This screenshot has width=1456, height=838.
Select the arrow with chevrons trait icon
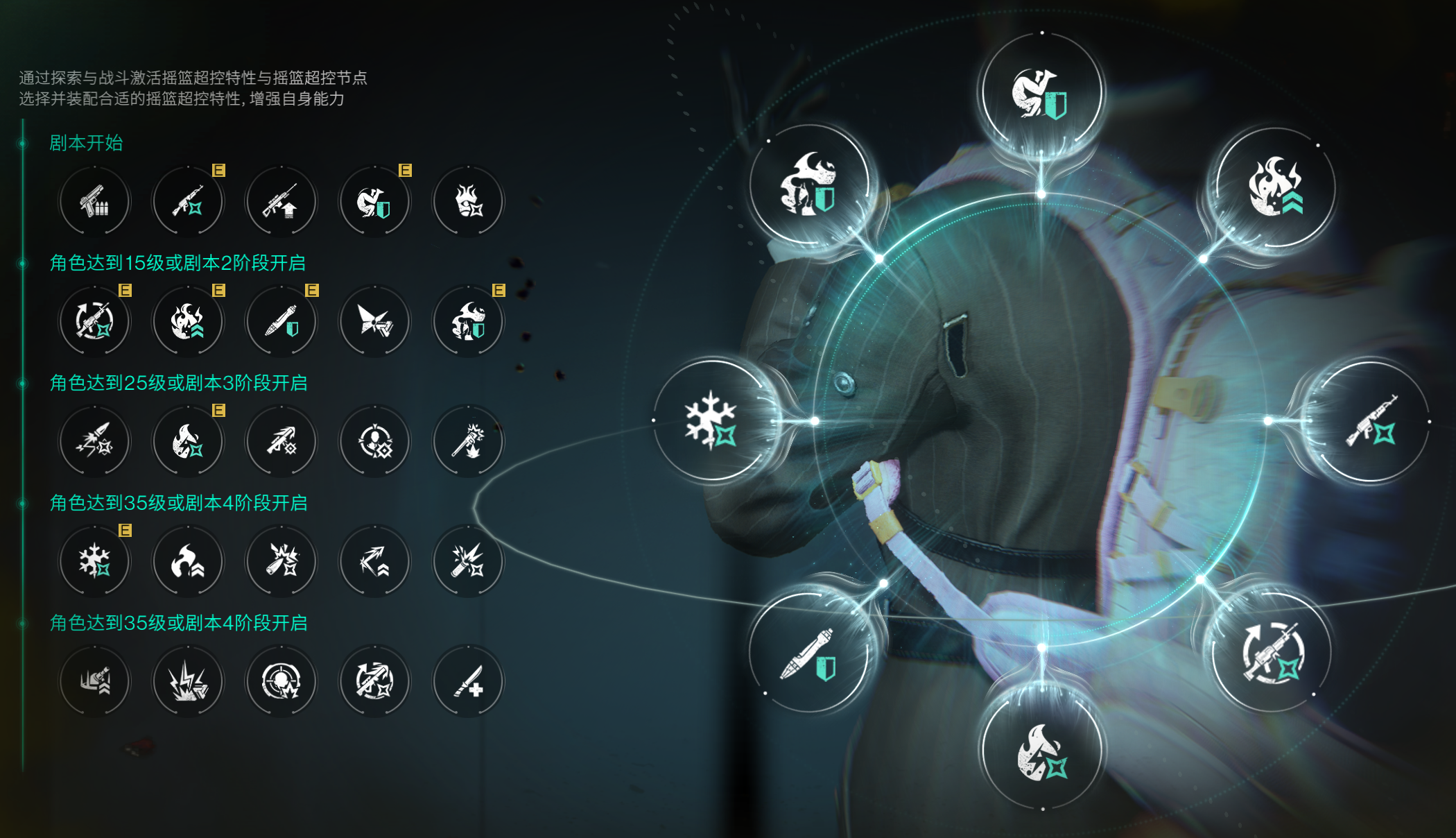374,561
